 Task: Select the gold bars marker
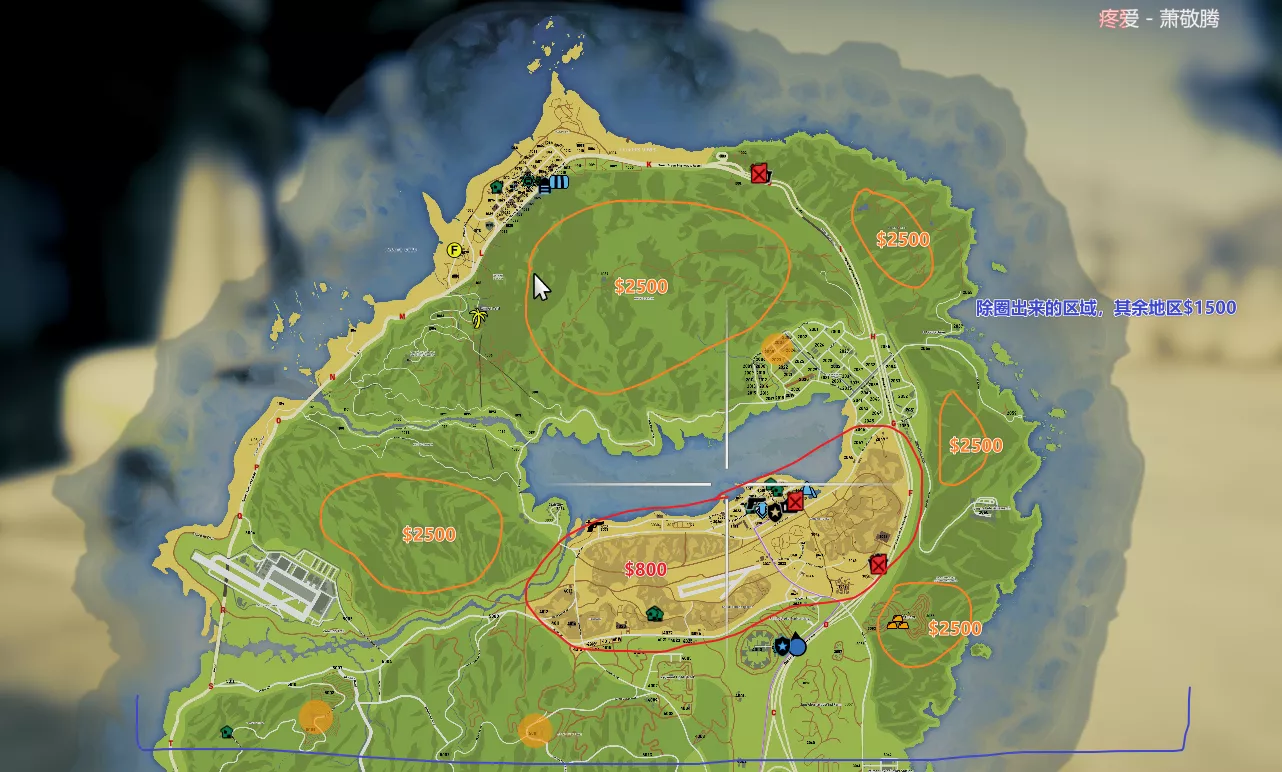tap(898, 622)
